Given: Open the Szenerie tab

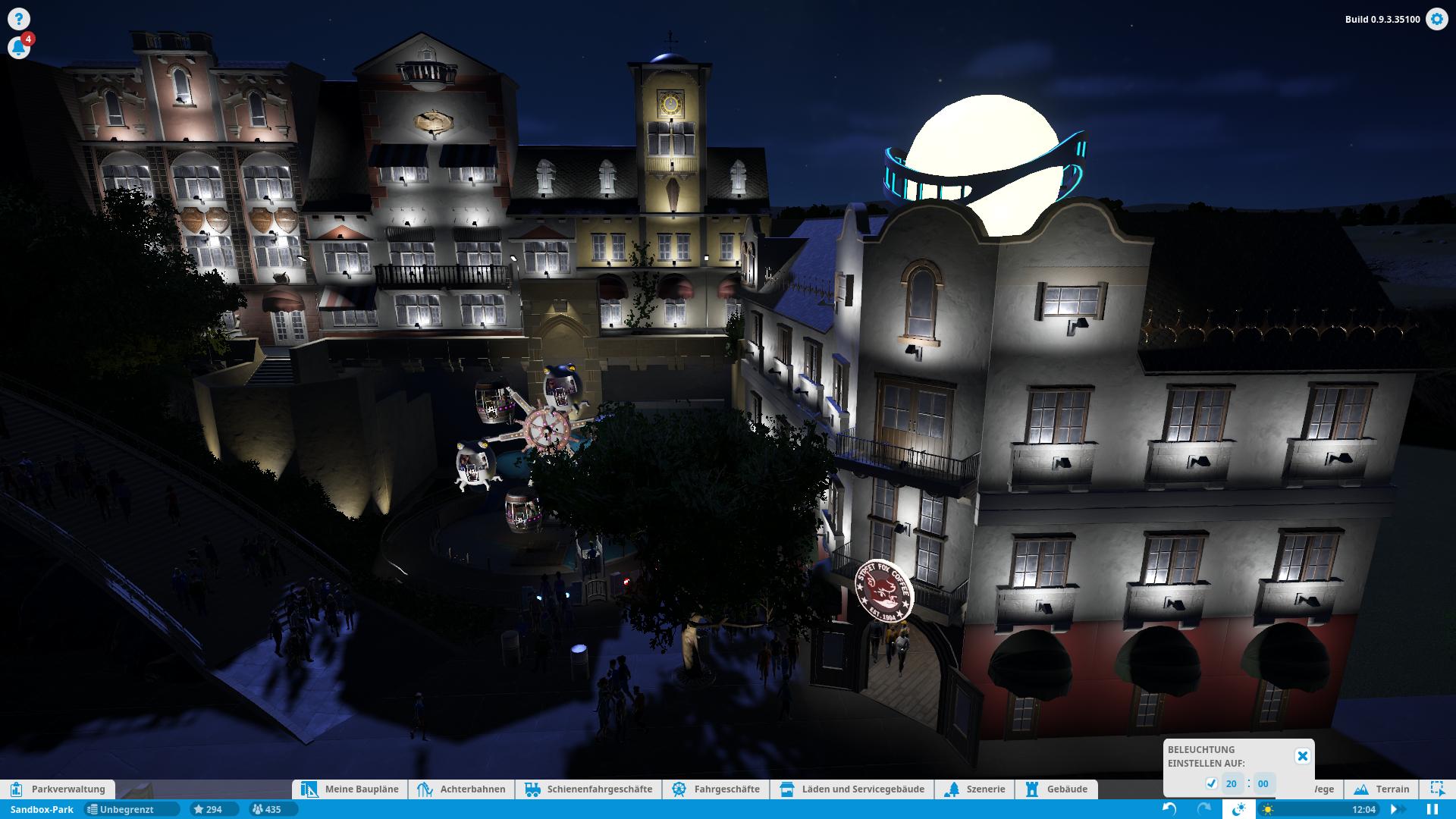Looking at the screenshot, I should tap(975, 789).
